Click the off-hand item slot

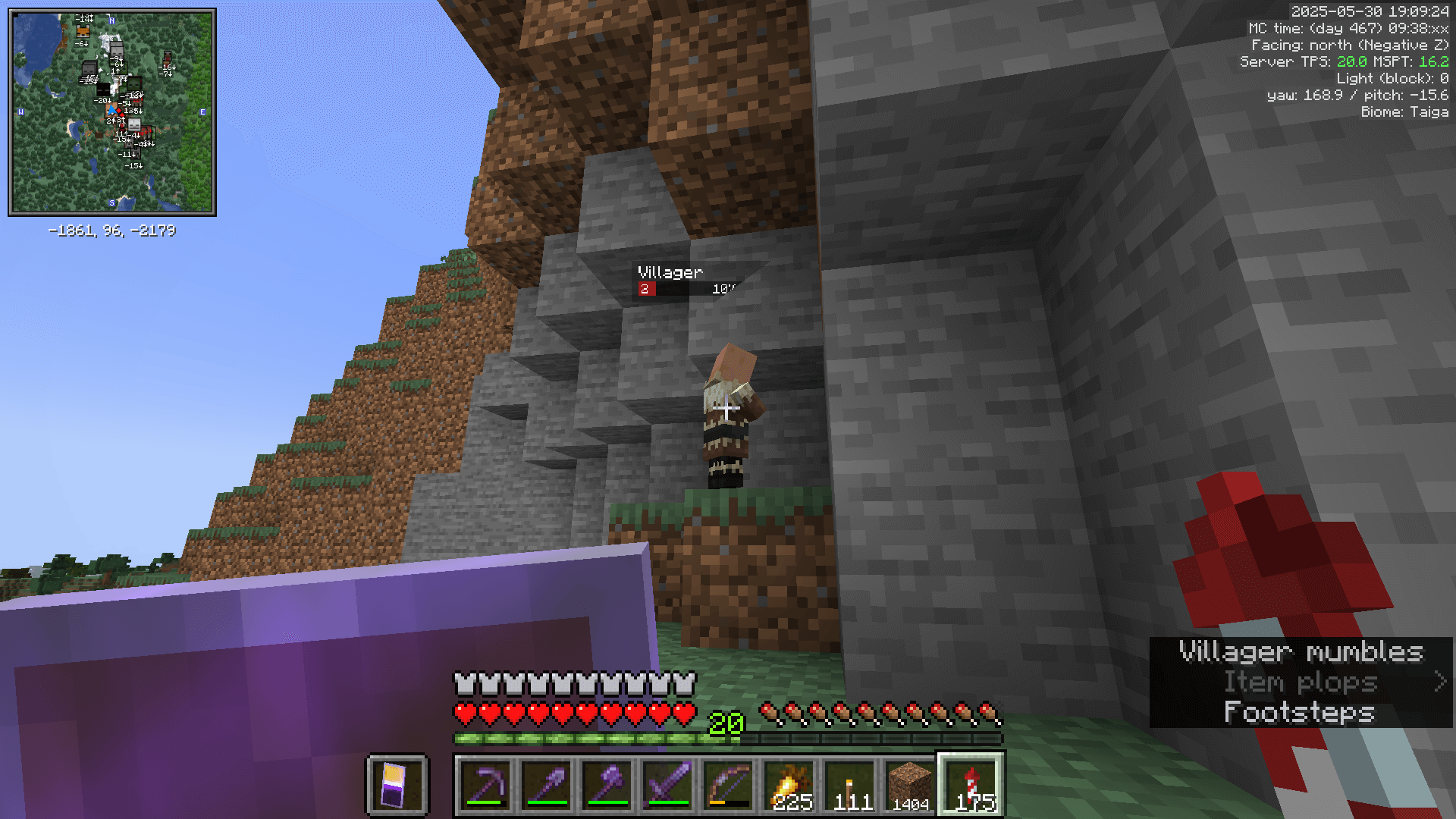point(397,785)
